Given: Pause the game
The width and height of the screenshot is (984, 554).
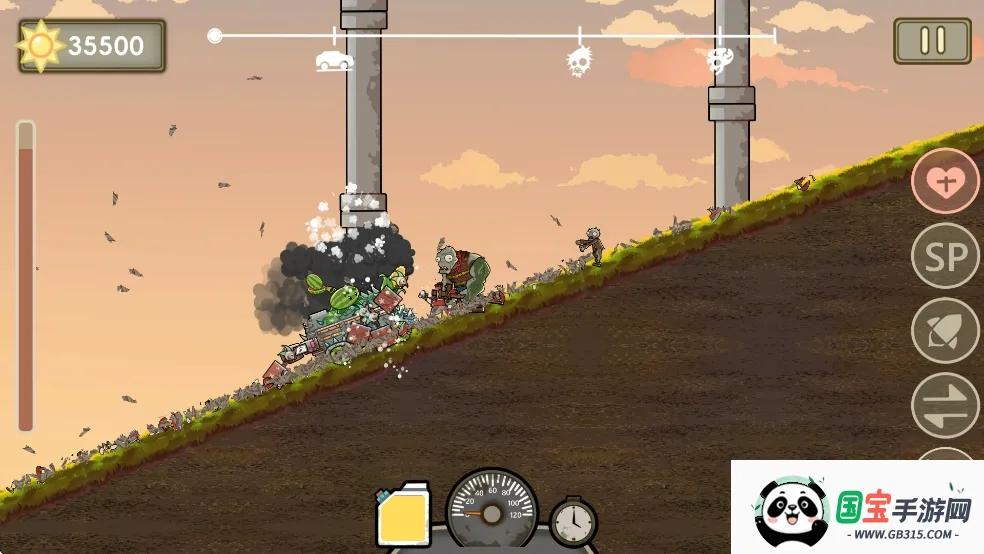Looking at the screenshot, I should tap(932, 41).
